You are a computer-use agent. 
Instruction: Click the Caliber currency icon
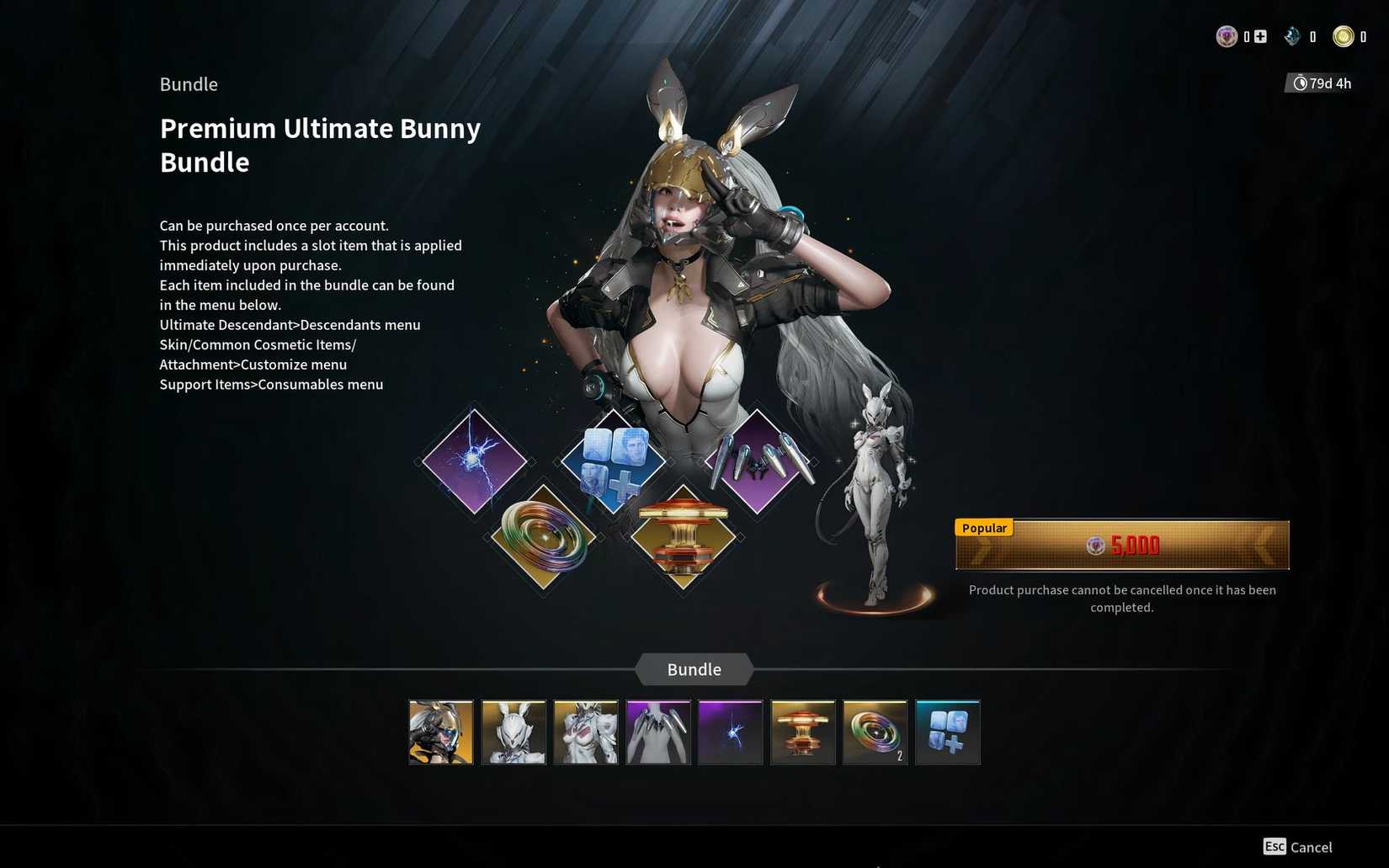point(1227,36)
